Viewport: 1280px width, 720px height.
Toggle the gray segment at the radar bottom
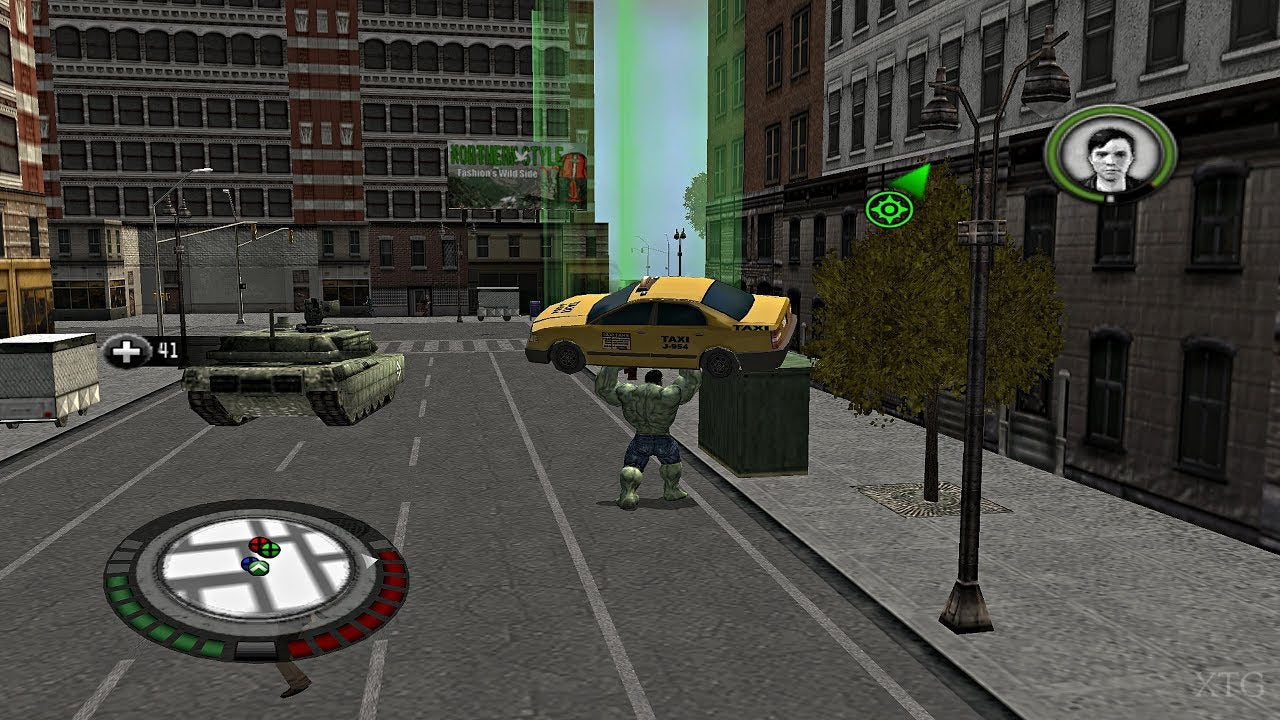click(x=256, y=649)
